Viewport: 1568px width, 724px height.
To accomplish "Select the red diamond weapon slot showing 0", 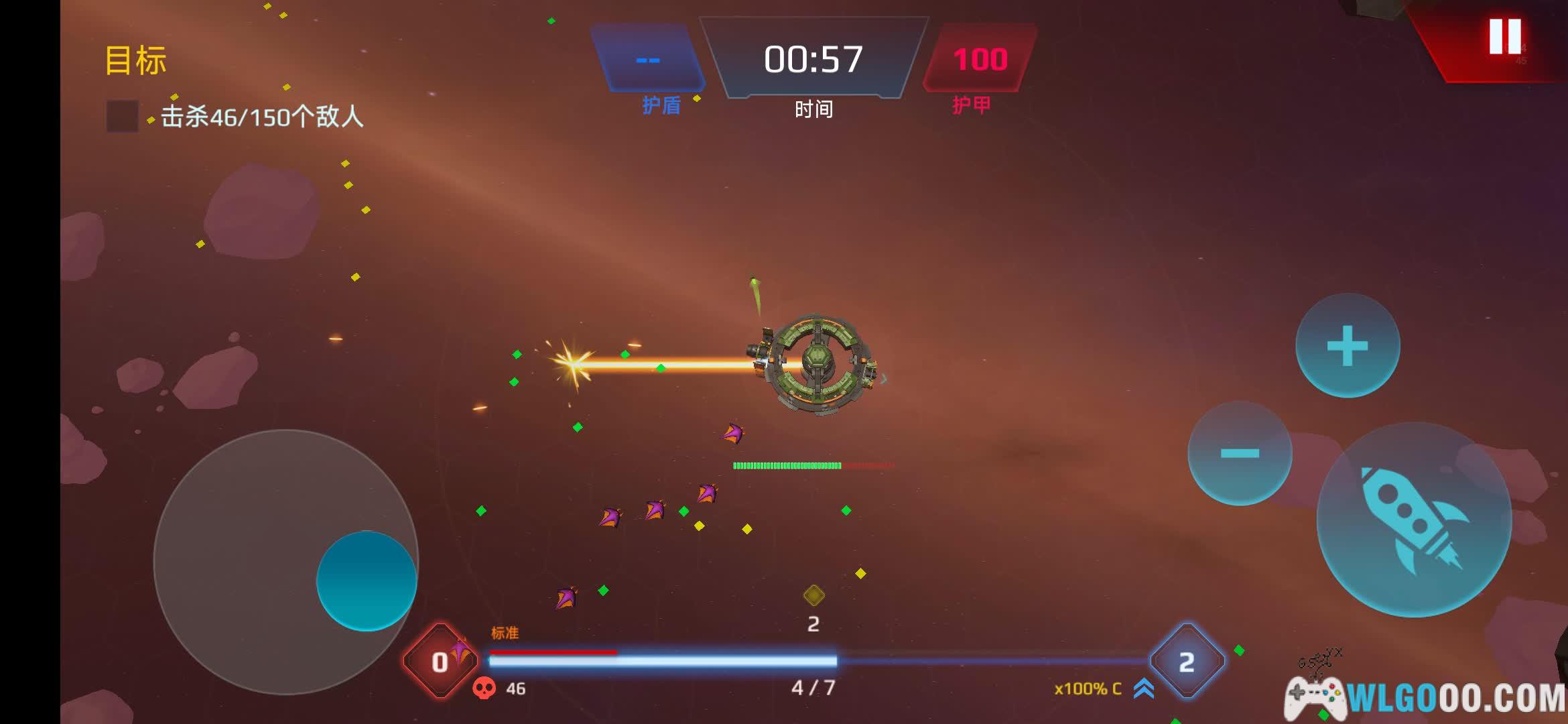I will tap(440, 662).
